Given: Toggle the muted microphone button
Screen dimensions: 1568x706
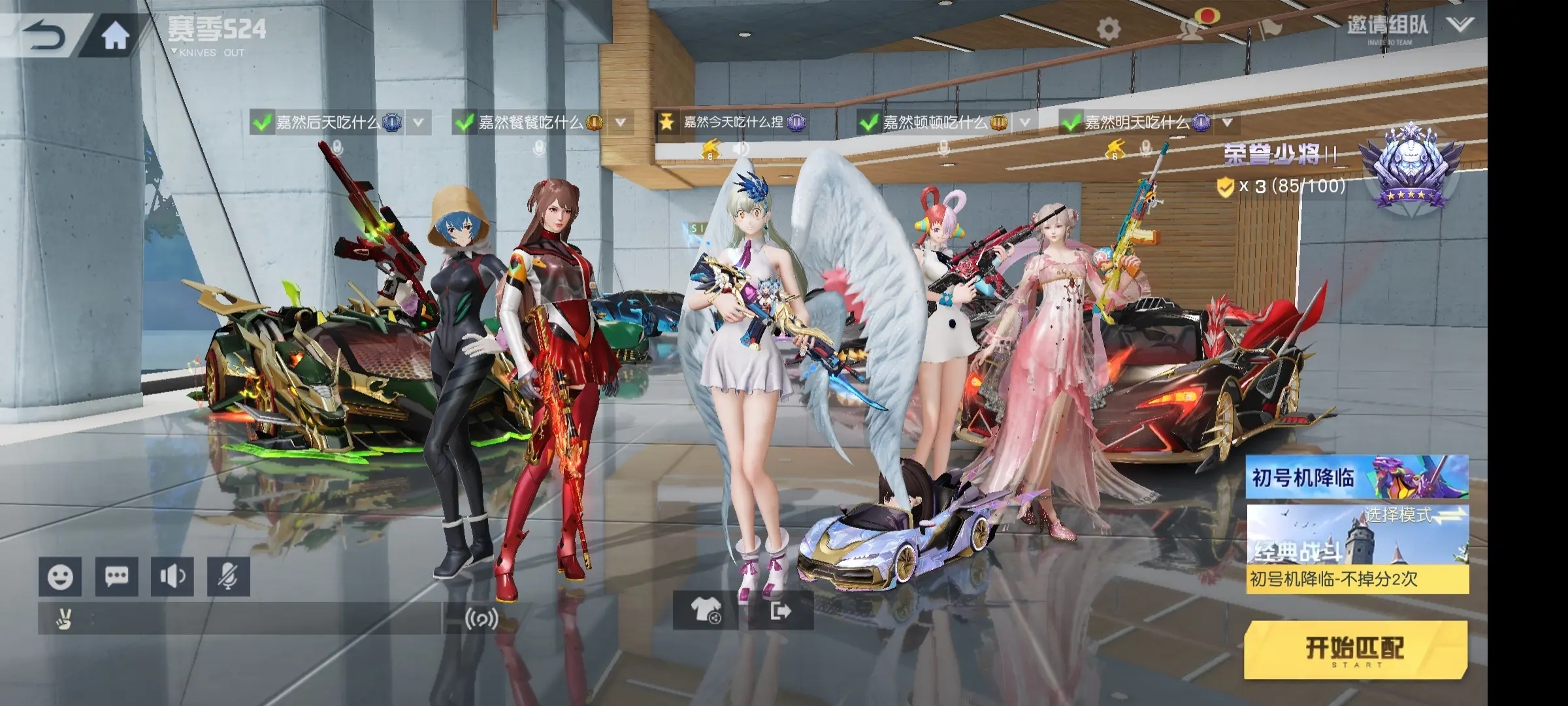Looking at the screenshot, I should tap(228, 577).
